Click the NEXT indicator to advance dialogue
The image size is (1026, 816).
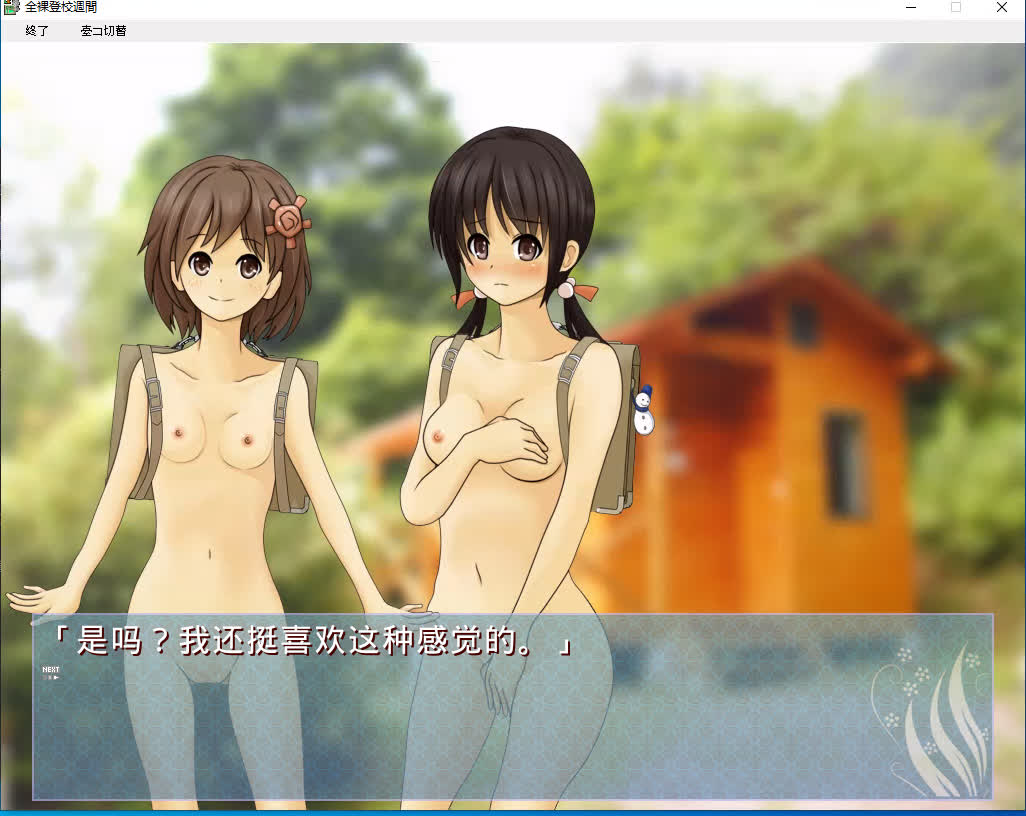50,672
